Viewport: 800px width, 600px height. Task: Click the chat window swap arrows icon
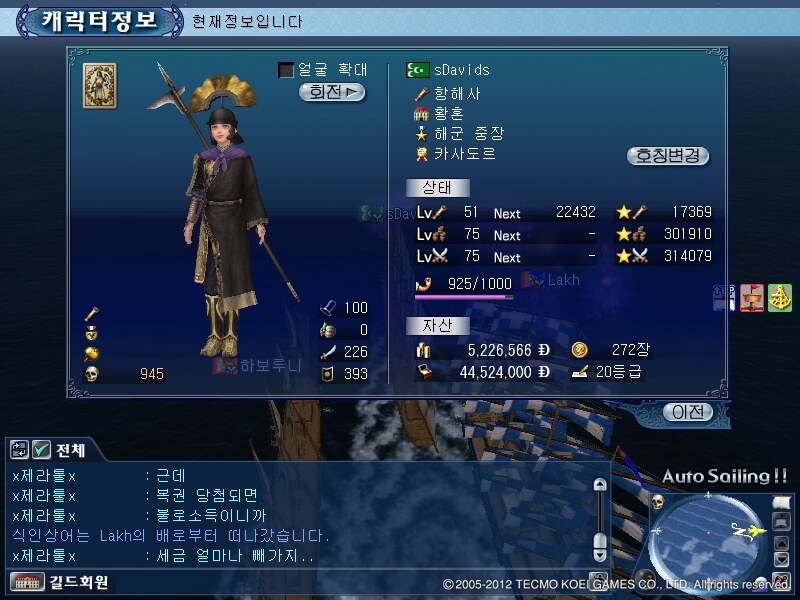click(x=20, y=449)
